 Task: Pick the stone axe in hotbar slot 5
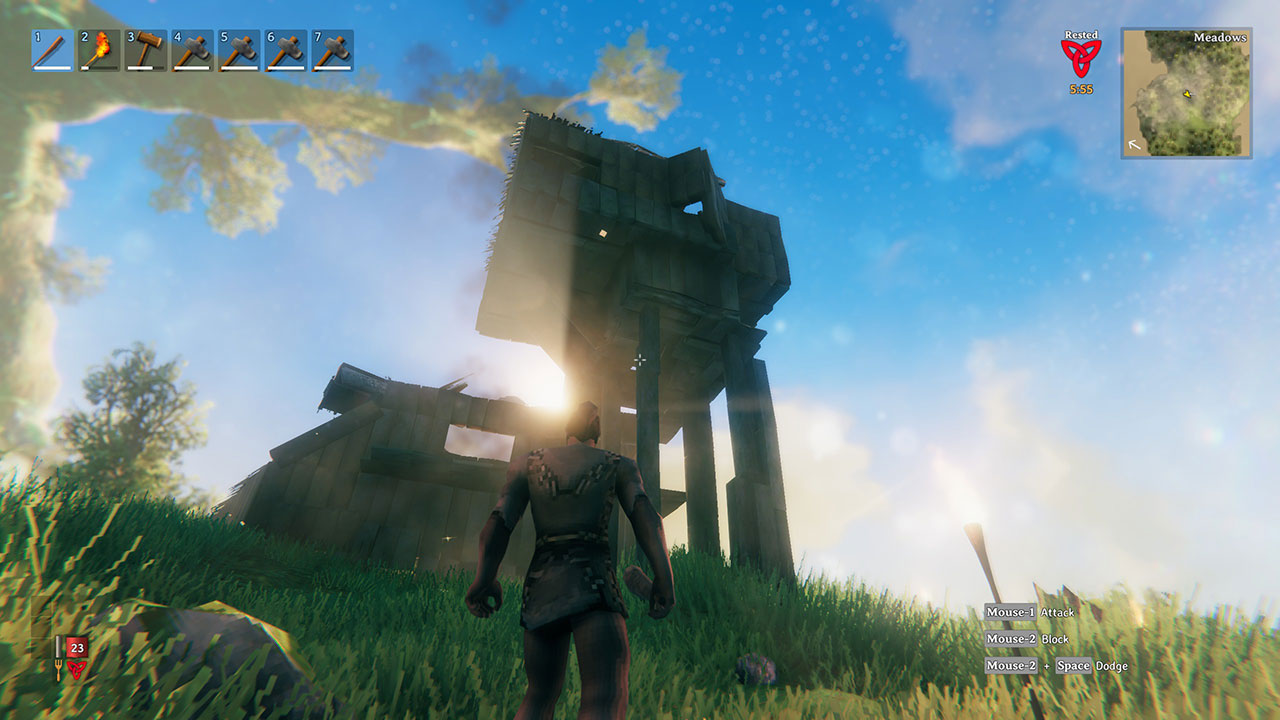tap(239, 51)
